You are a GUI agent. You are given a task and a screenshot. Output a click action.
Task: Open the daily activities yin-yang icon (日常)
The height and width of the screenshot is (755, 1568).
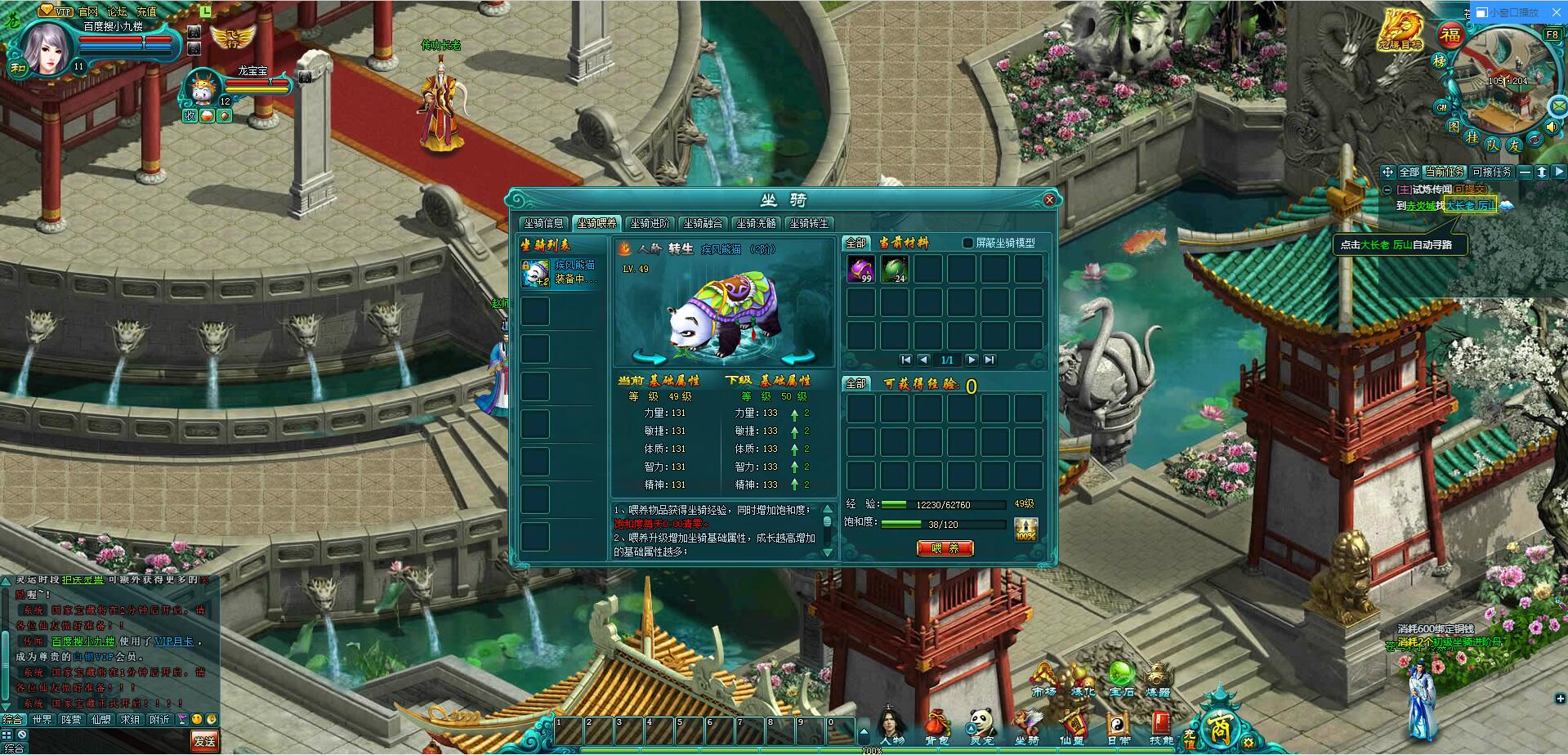(1118, 720)
